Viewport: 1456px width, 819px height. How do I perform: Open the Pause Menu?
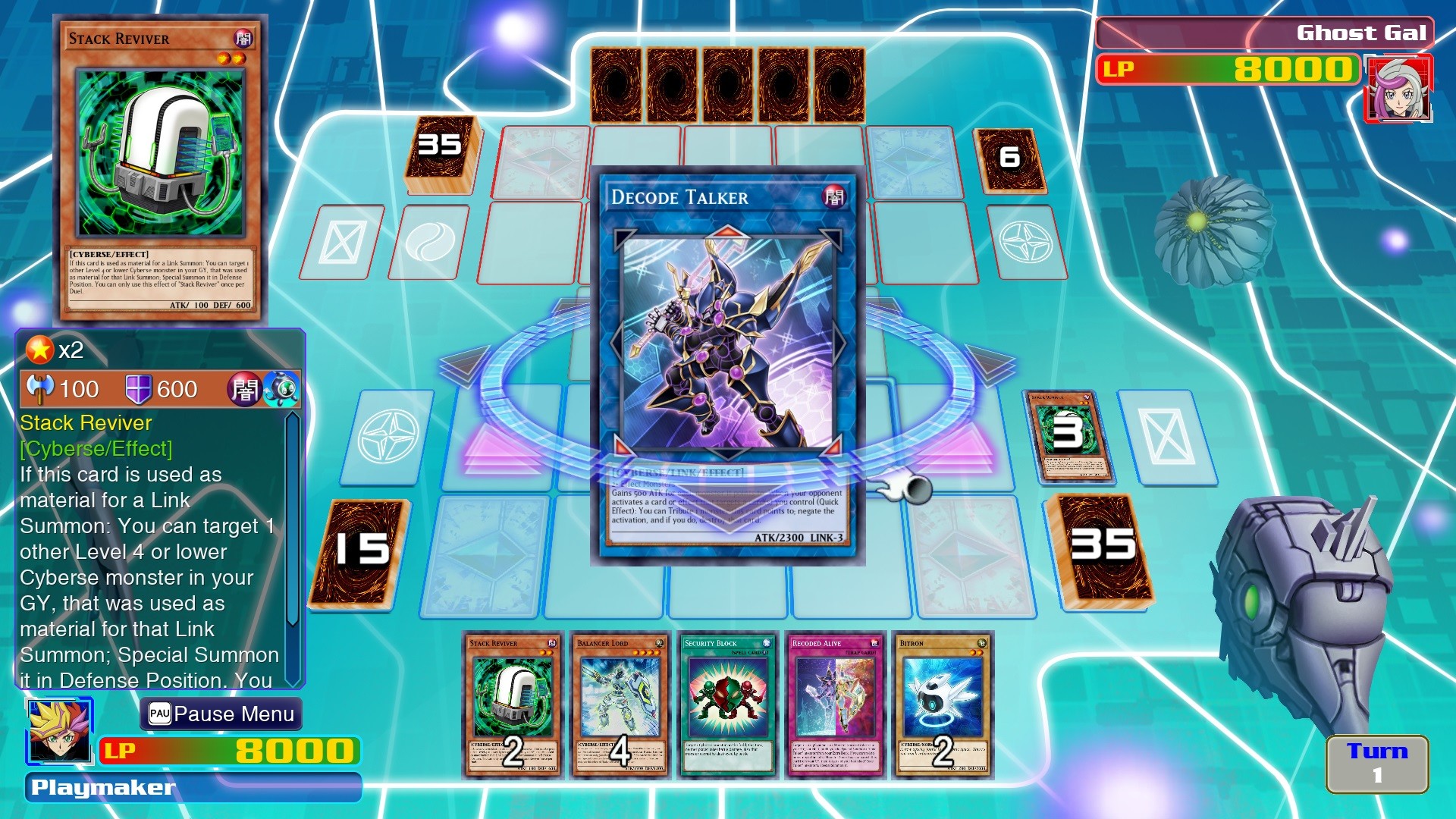click(221, 714)
